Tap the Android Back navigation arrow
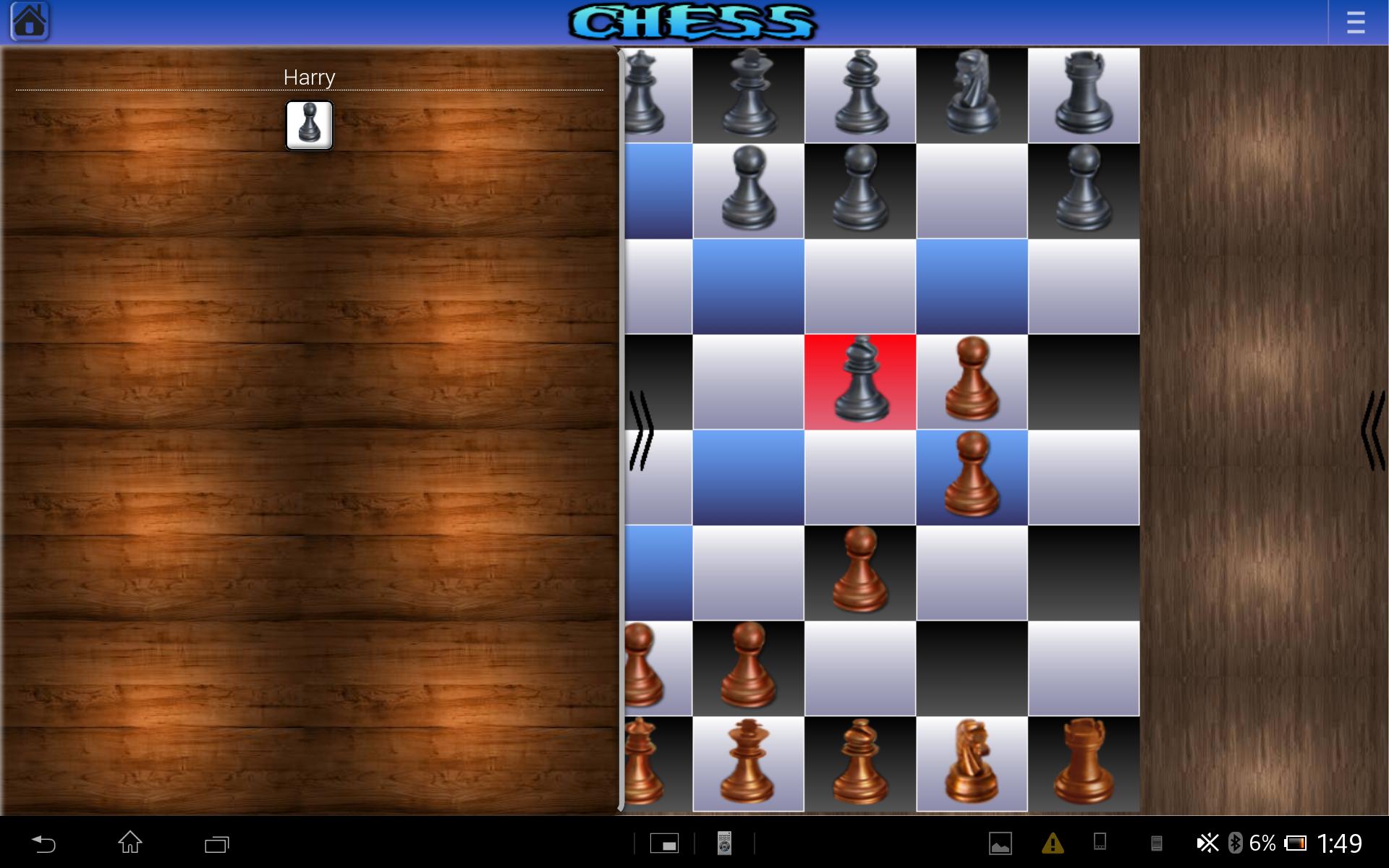1389x868 pixels. pyautogui.click(x=45, y=843)
